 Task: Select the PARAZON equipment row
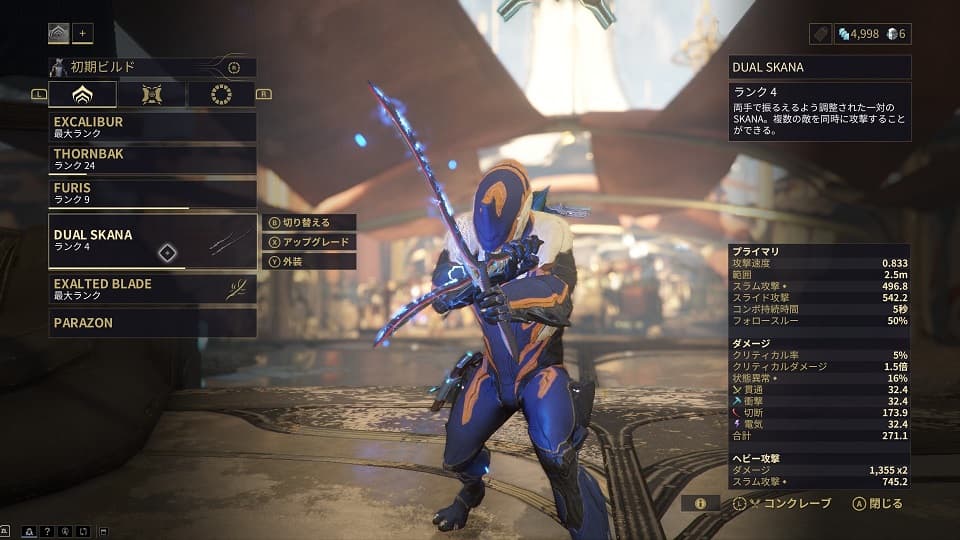click(x=152, y=322)
